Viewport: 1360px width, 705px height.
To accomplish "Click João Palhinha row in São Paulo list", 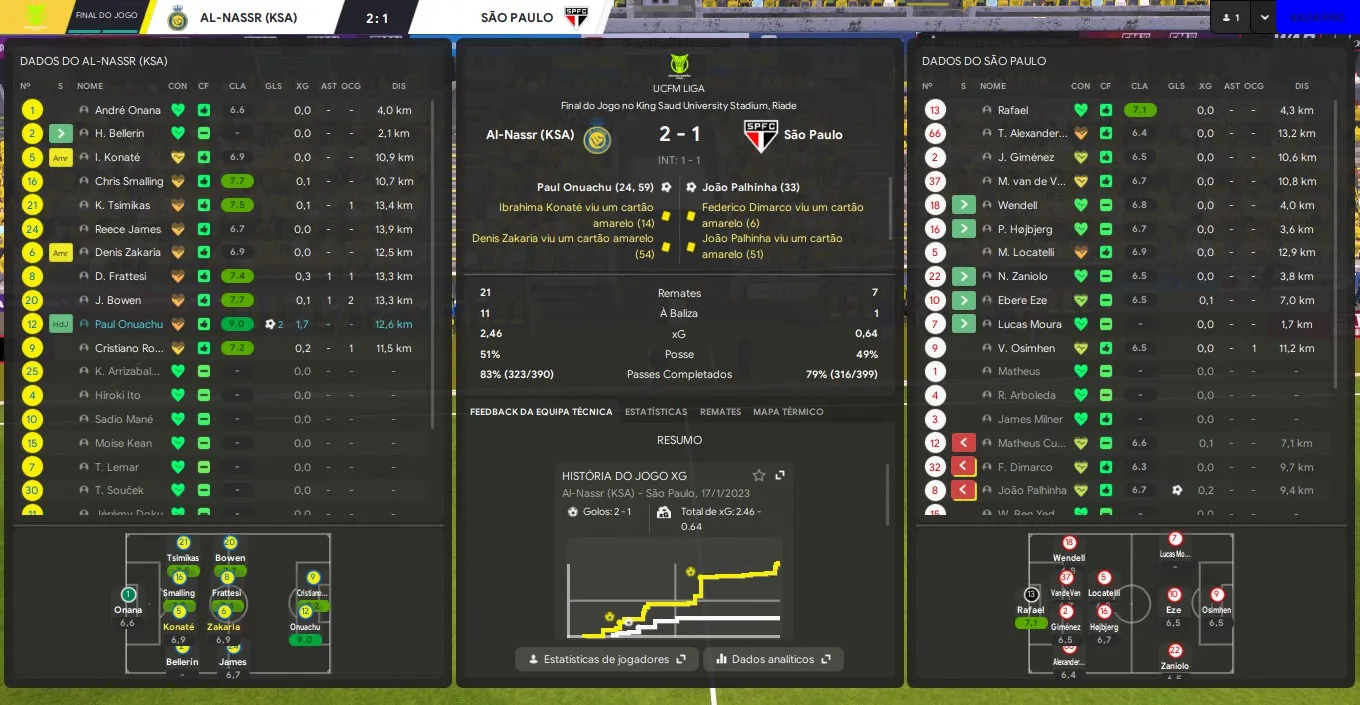I will [x=1032, y=490].
